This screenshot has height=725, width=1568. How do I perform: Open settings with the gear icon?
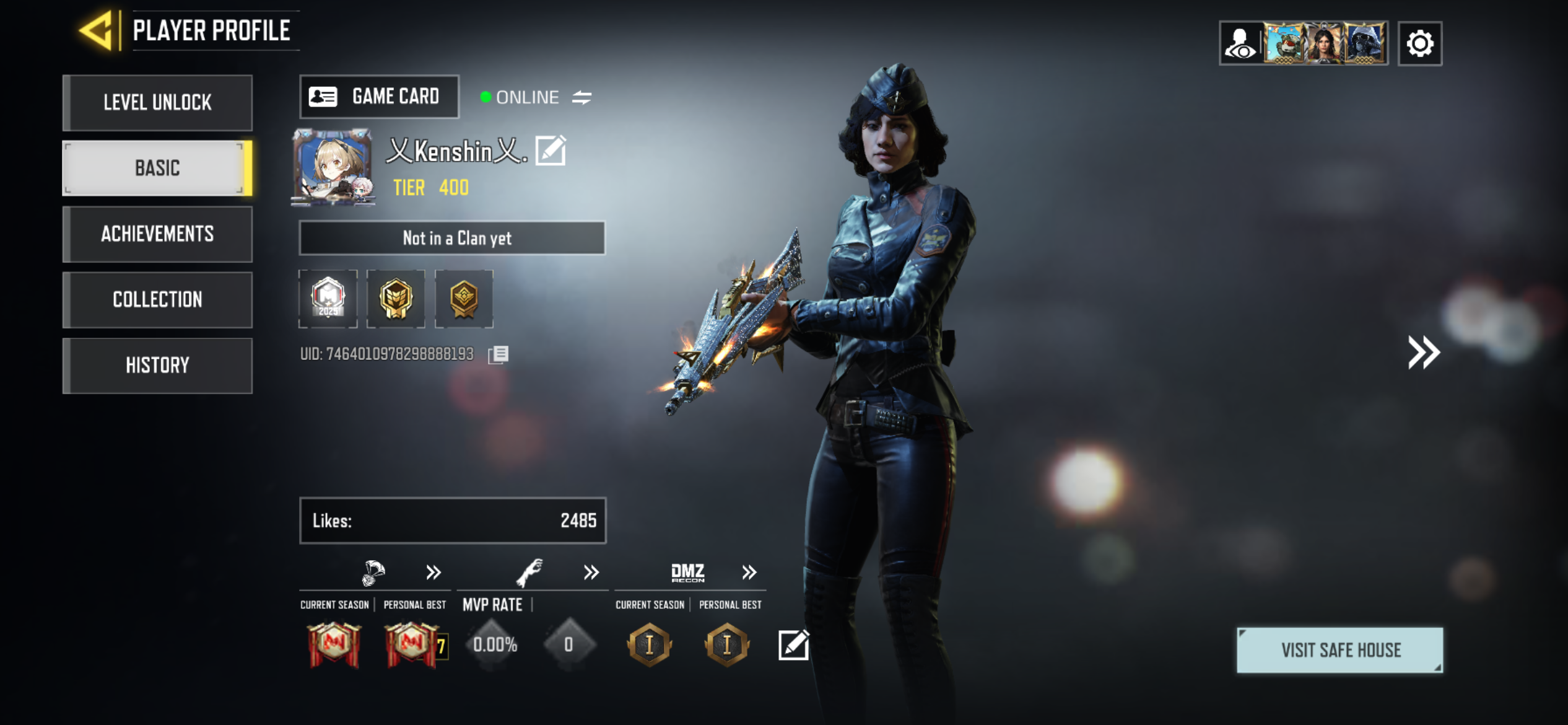pos(1419,43)
